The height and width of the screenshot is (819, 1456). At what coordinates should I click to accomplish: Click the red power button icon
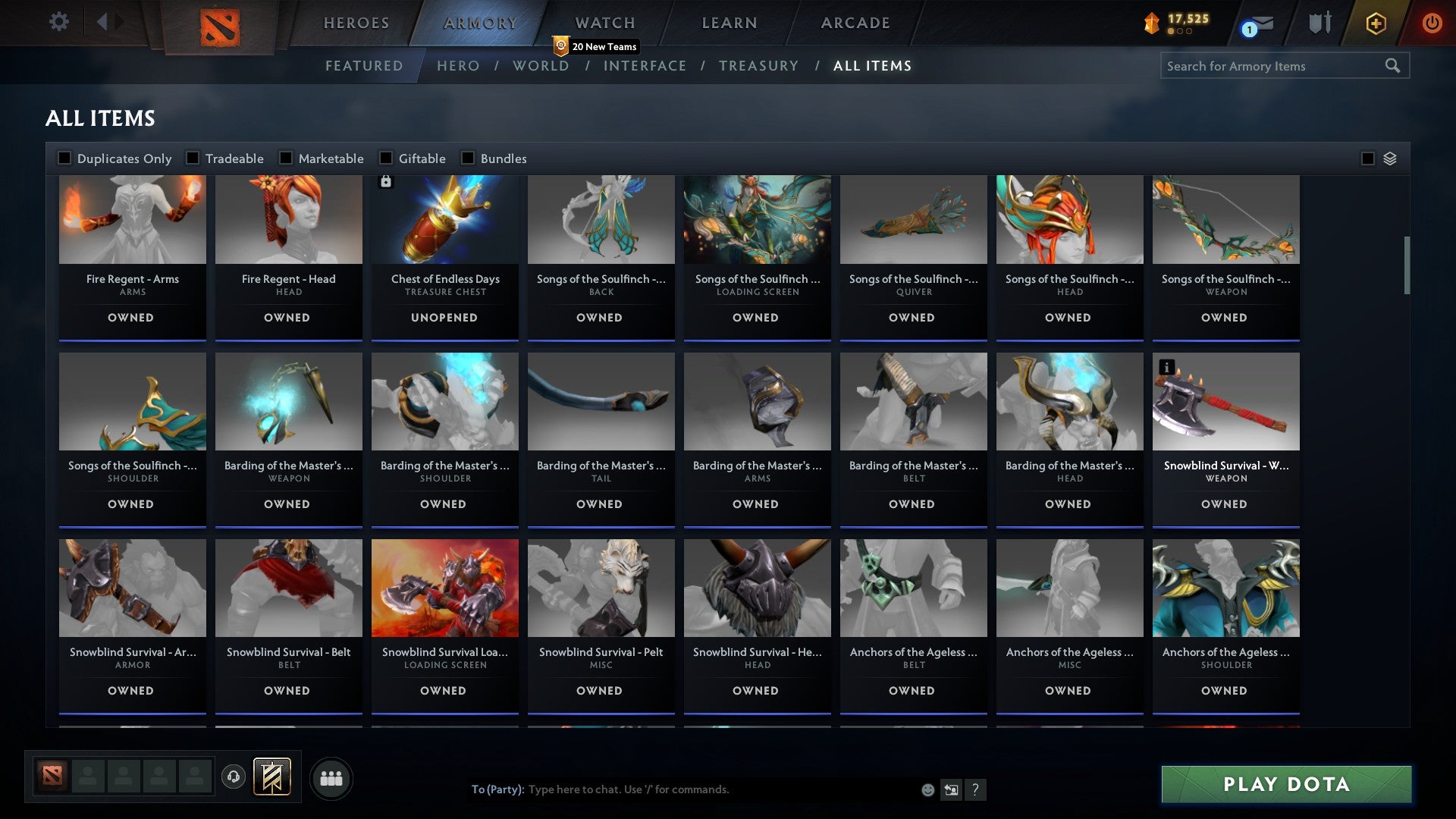point(1432,23)
